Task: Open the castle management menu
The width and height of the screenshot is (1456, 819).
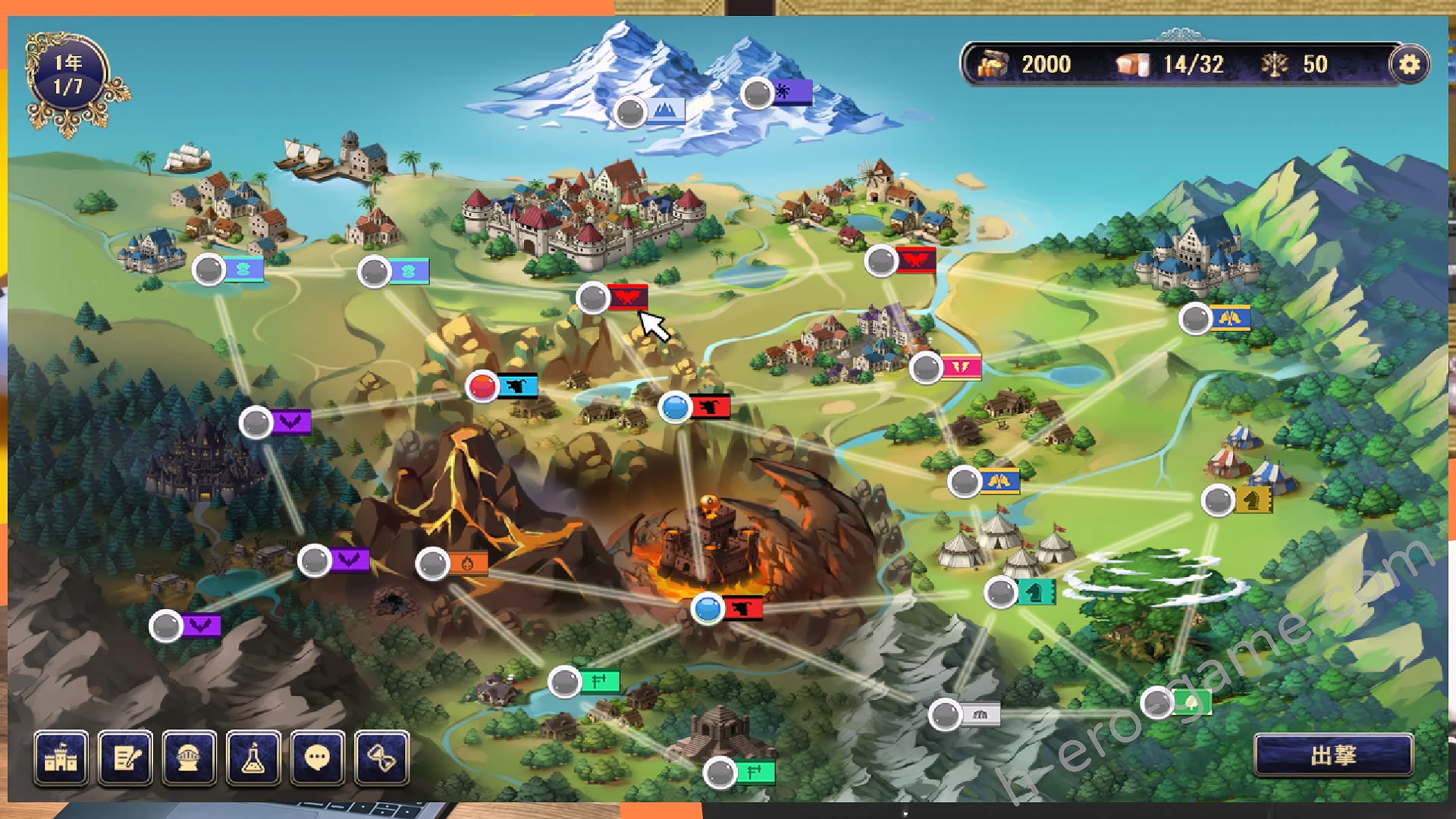Action: [61, 757]
